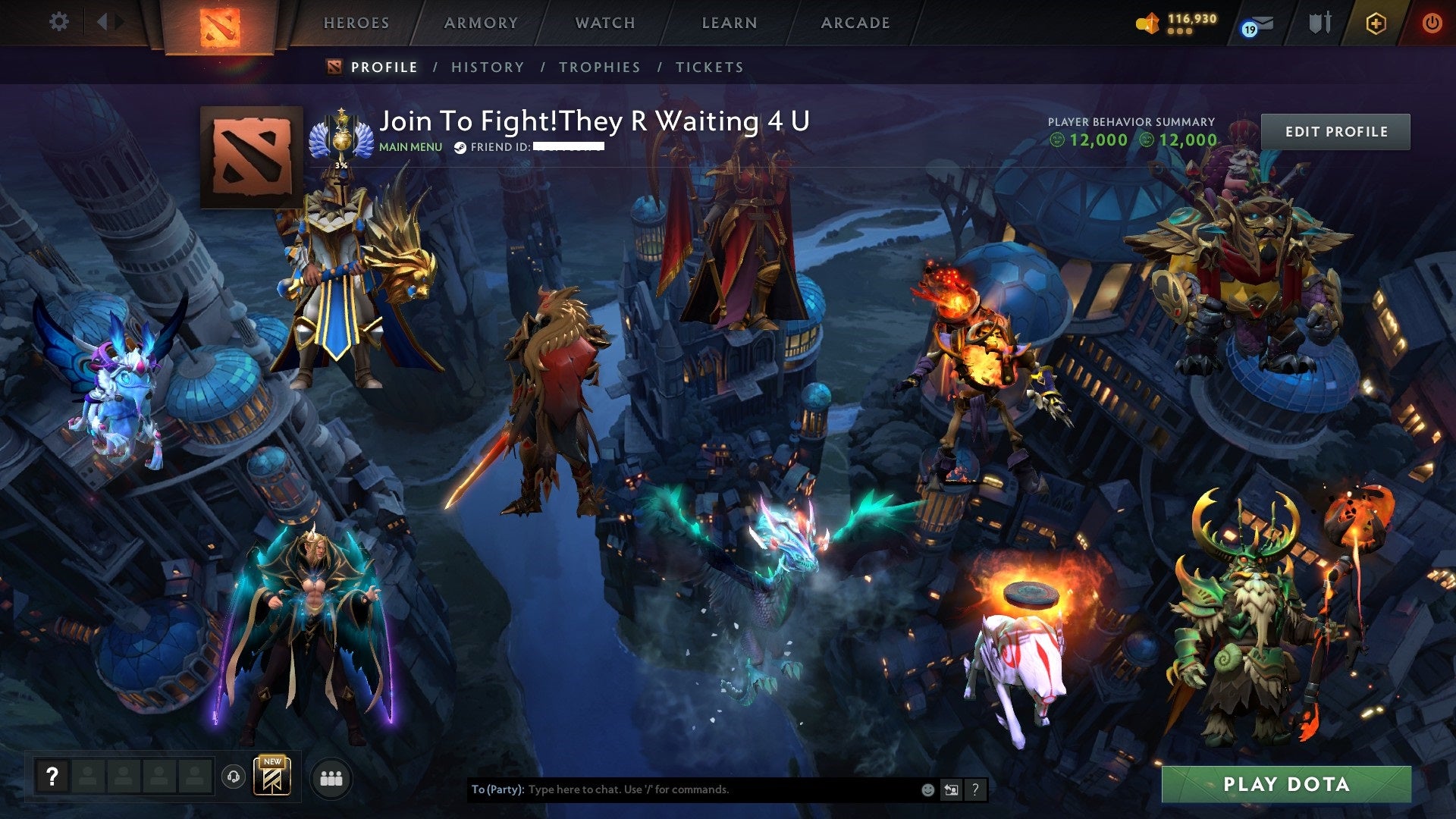Image resolution: width=1456 pixels, height=819 pixels.
Task: Click the question mark party slot toggle
Action: click(52, 776)
